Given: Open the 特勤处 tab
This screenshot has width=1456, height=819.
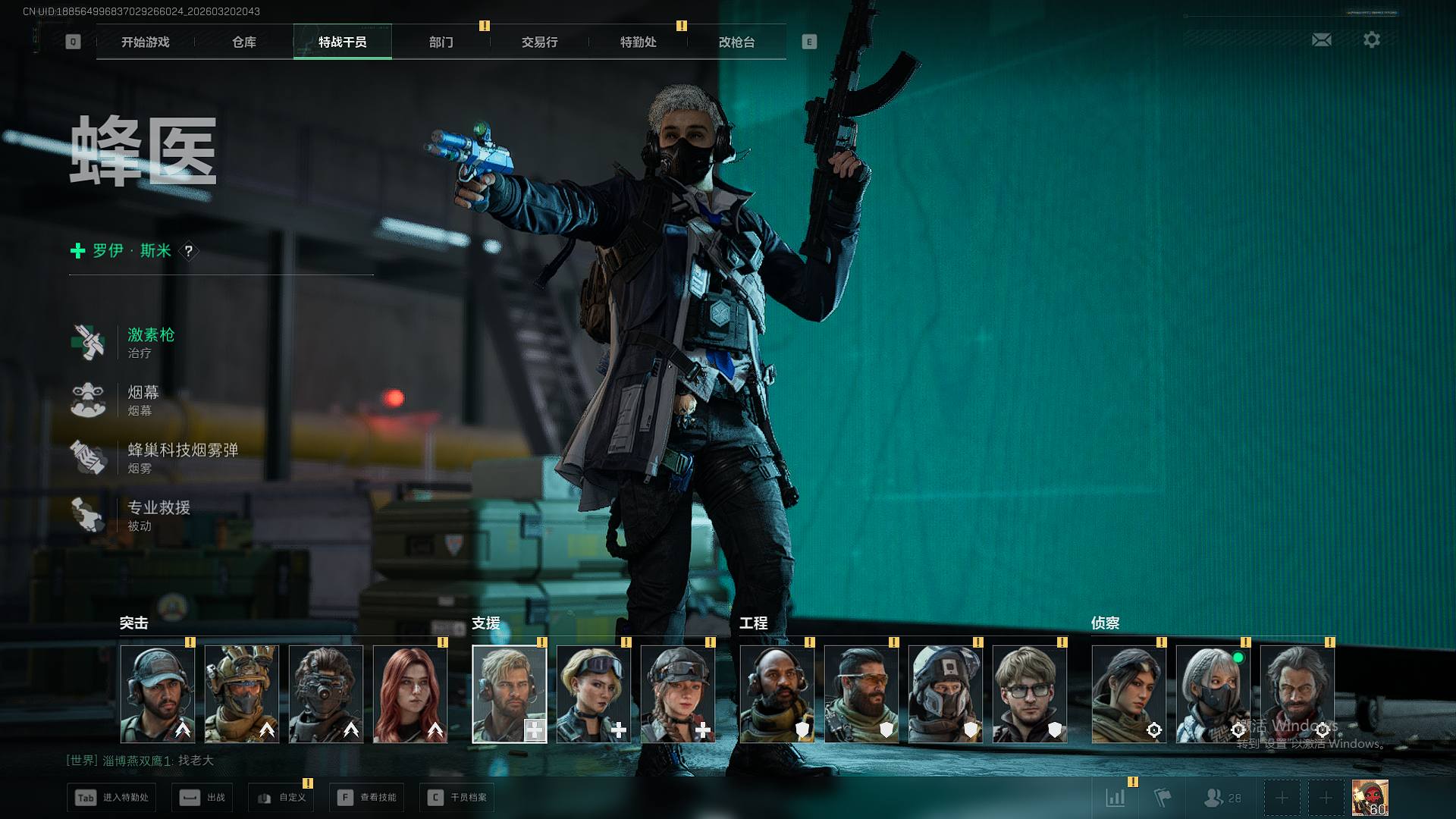Looking at the screenshot, I should (638, 42).
